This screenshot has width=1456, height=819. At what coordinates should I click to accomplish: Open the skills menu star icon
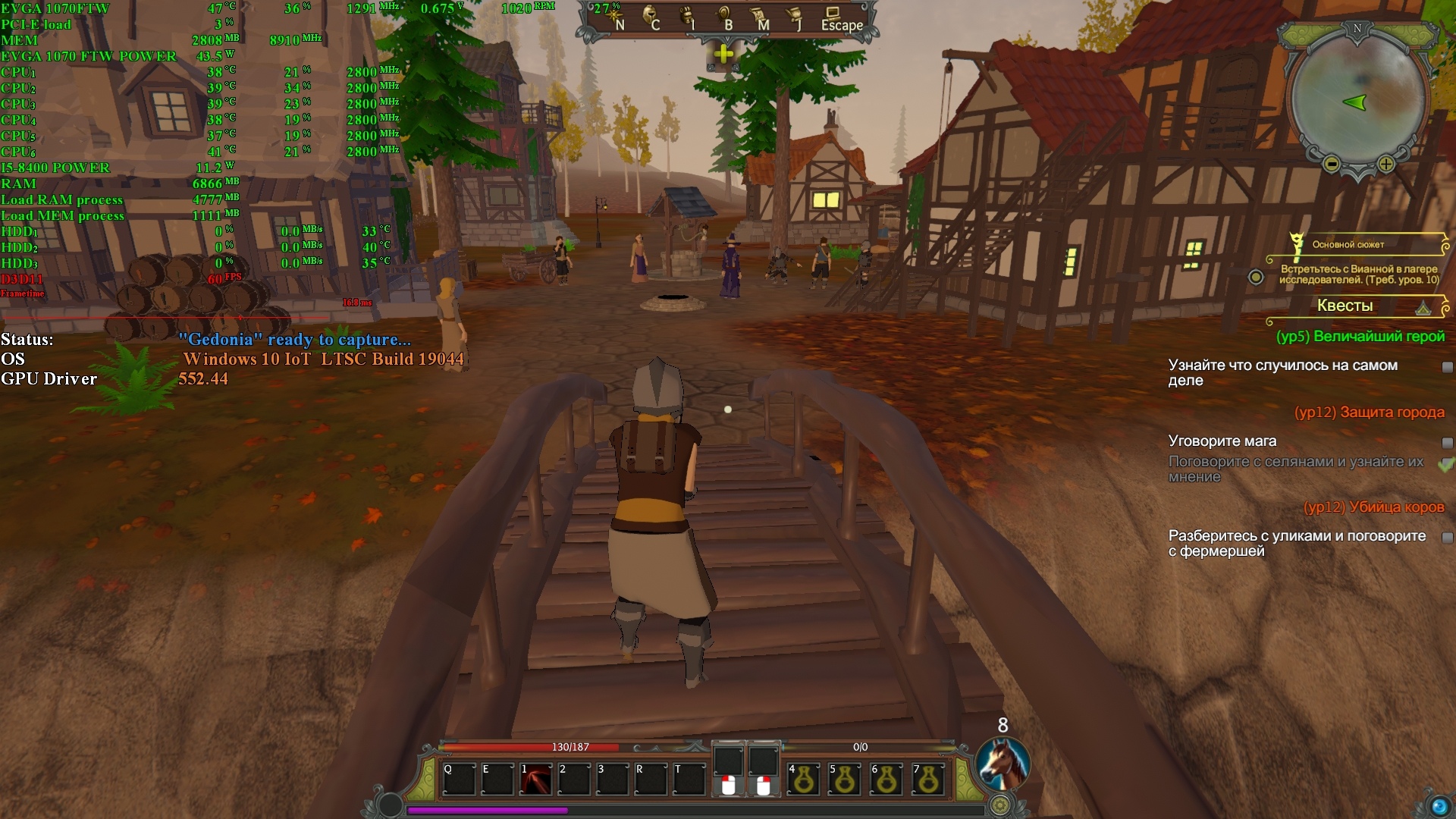[613, 17]
